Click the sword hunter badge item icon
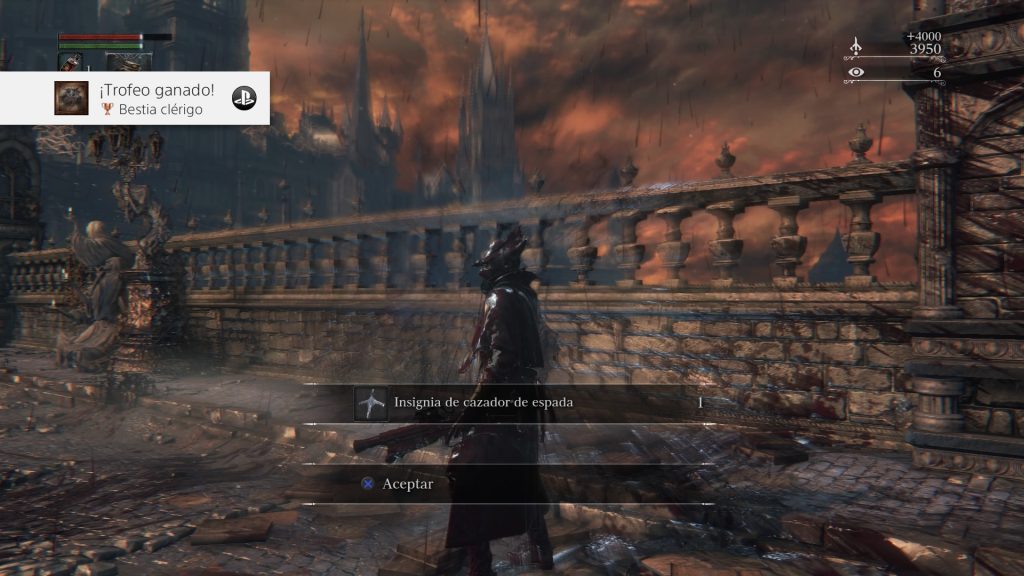This screenshot has width=1024, height=576. 371,403
